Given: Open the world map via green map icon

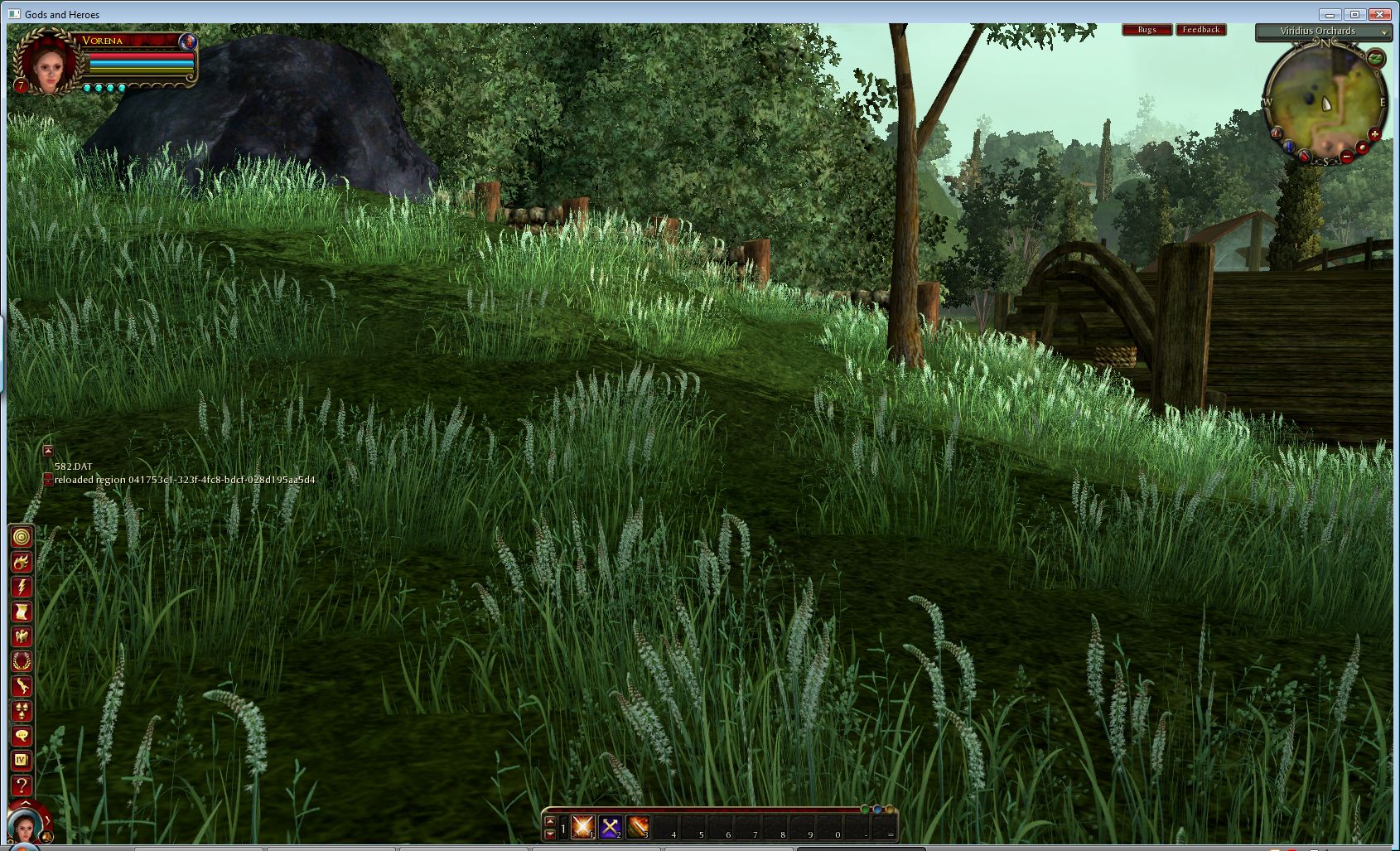Looking at the screenshot, I should (1375, 58).
